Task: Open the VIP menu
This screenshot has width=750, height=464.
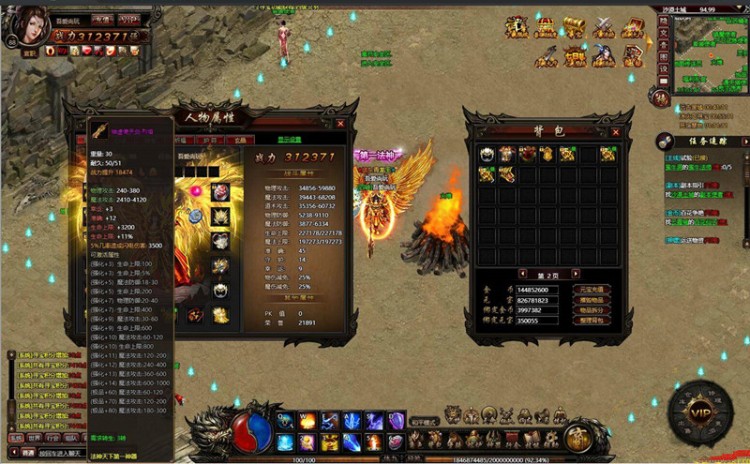Action: click(x=699, y=413)
